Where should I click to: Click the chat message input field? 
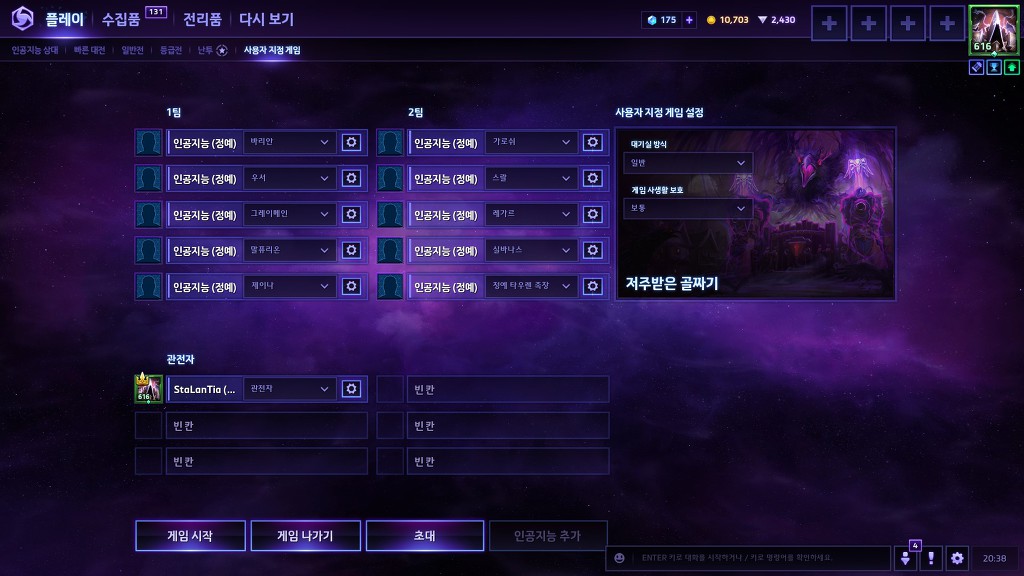760,558
